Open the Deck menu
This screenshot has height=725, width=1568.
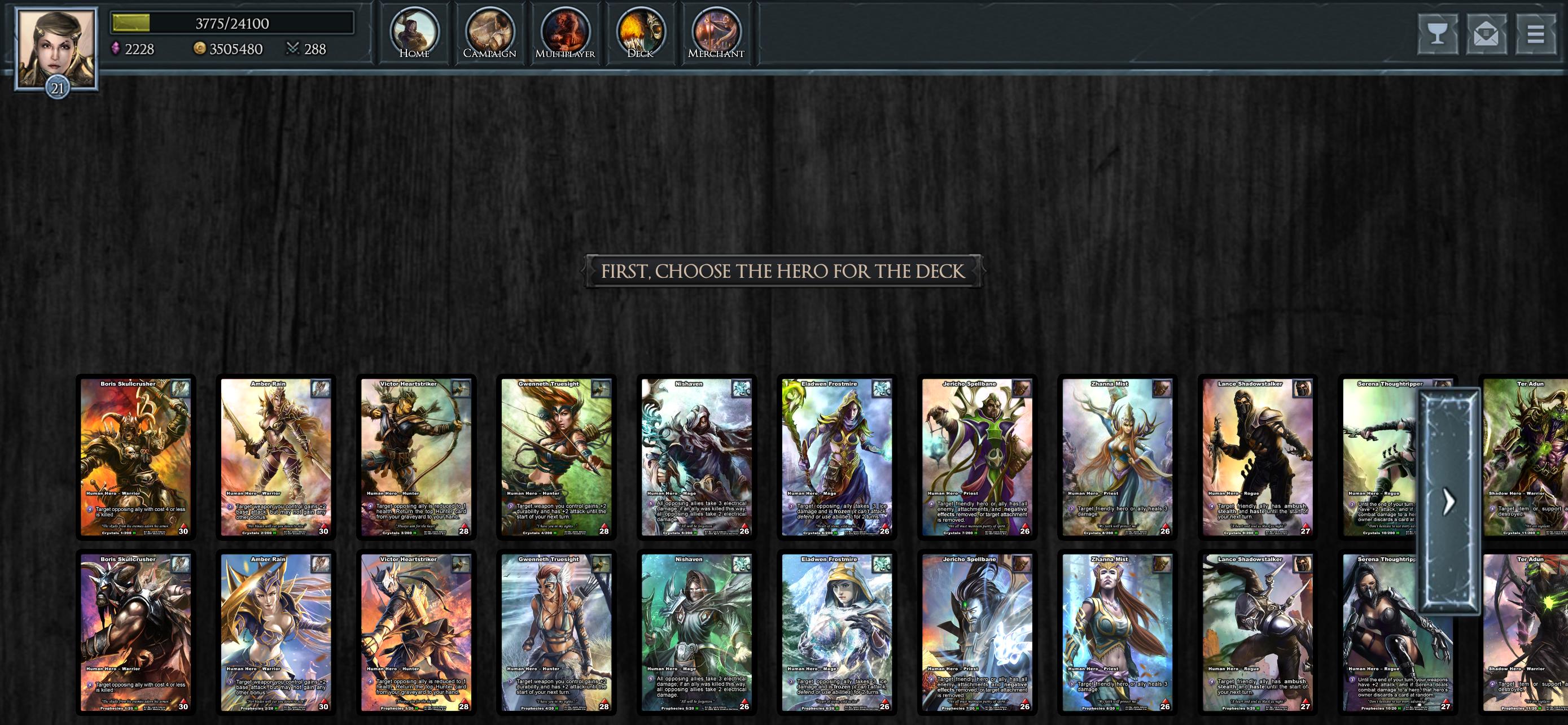tap(640, 33)
